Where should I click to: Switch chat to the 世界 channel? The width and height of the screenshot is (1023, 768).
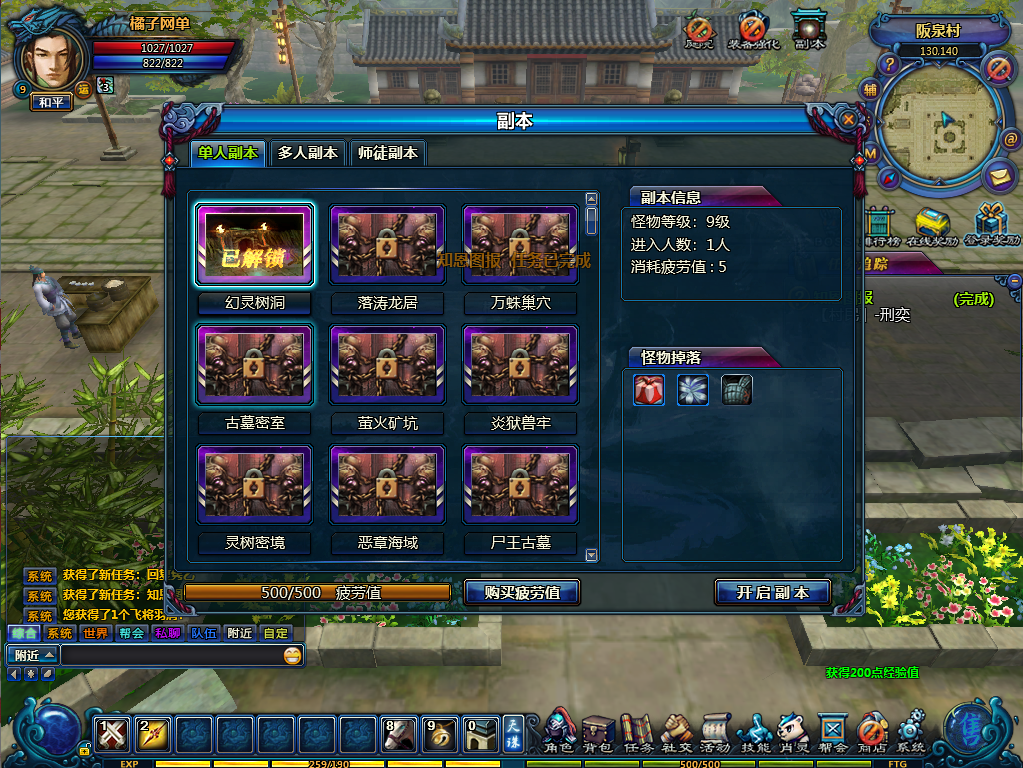click(95, 633)
